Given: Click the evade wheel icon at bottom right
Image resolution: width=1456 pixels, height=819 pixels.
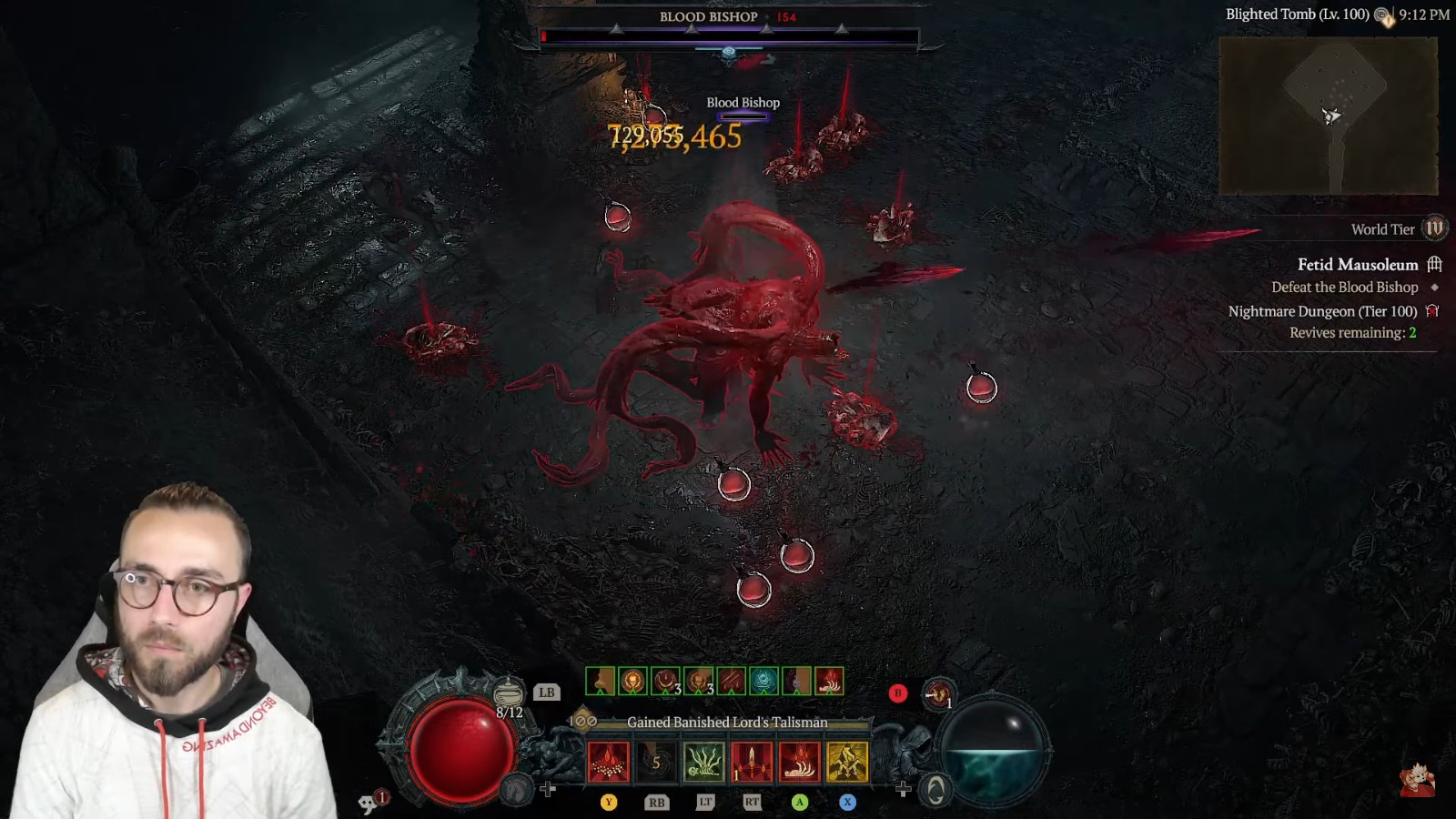Looking at the screenshot, I should [937, 790].
